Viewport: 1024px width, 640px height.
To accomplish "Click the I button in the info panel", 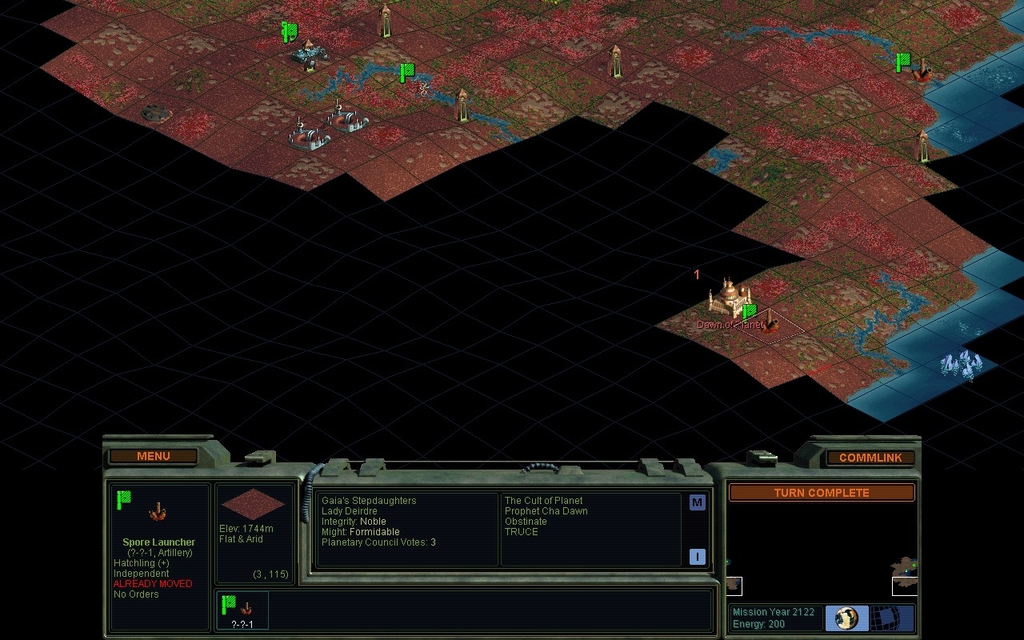I will point(697,557).
